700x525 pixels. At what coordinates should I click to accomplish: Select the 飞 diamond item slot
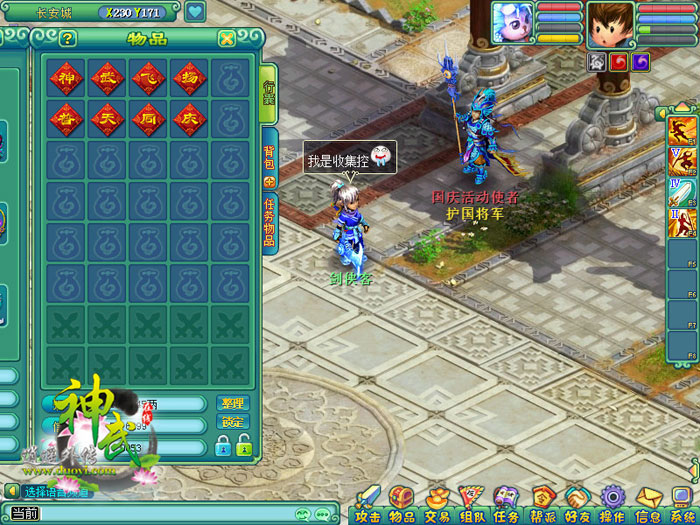(x=148, y=78)
